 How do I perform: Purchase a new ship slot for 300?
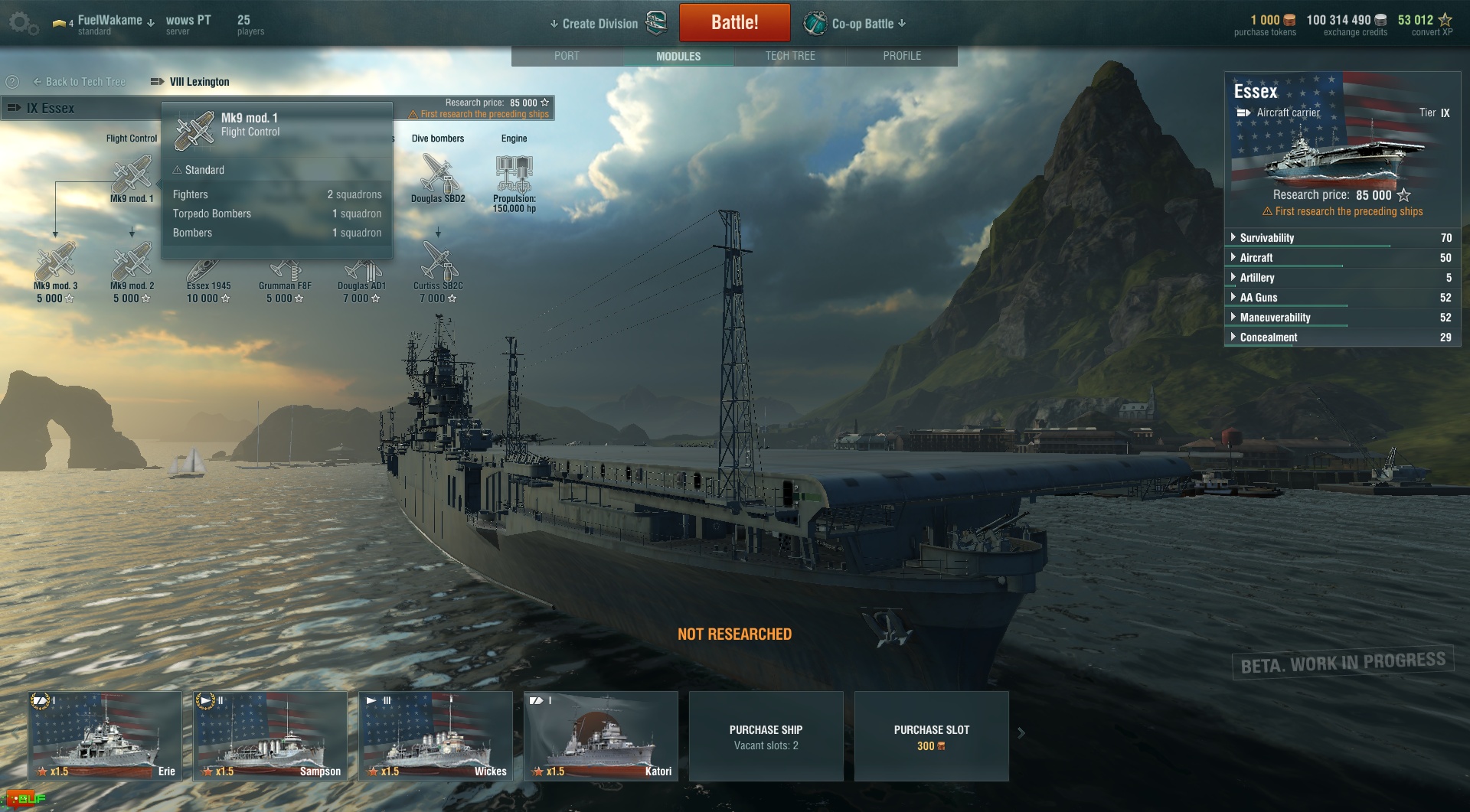(931, 736)
